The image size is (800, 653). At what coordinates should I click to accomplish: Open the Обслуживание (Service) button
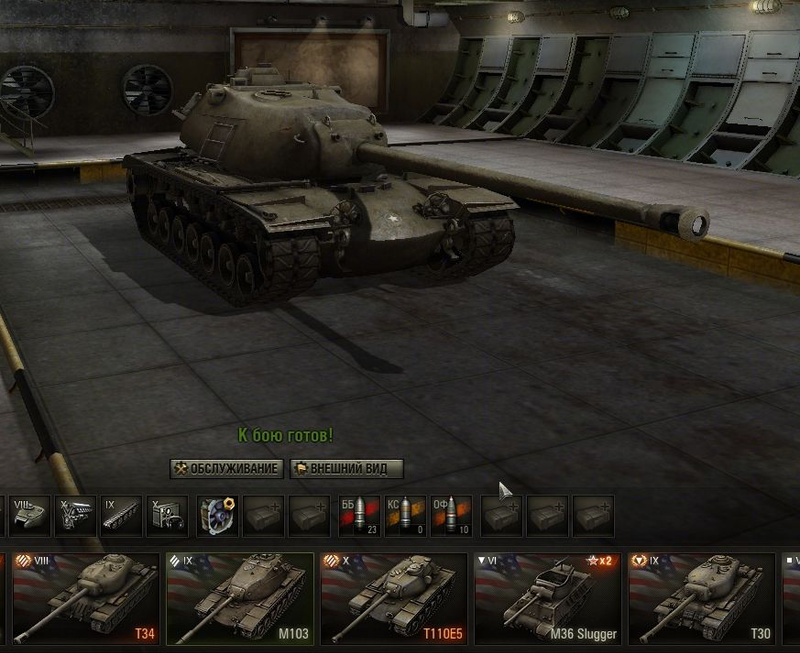point(227,468)
